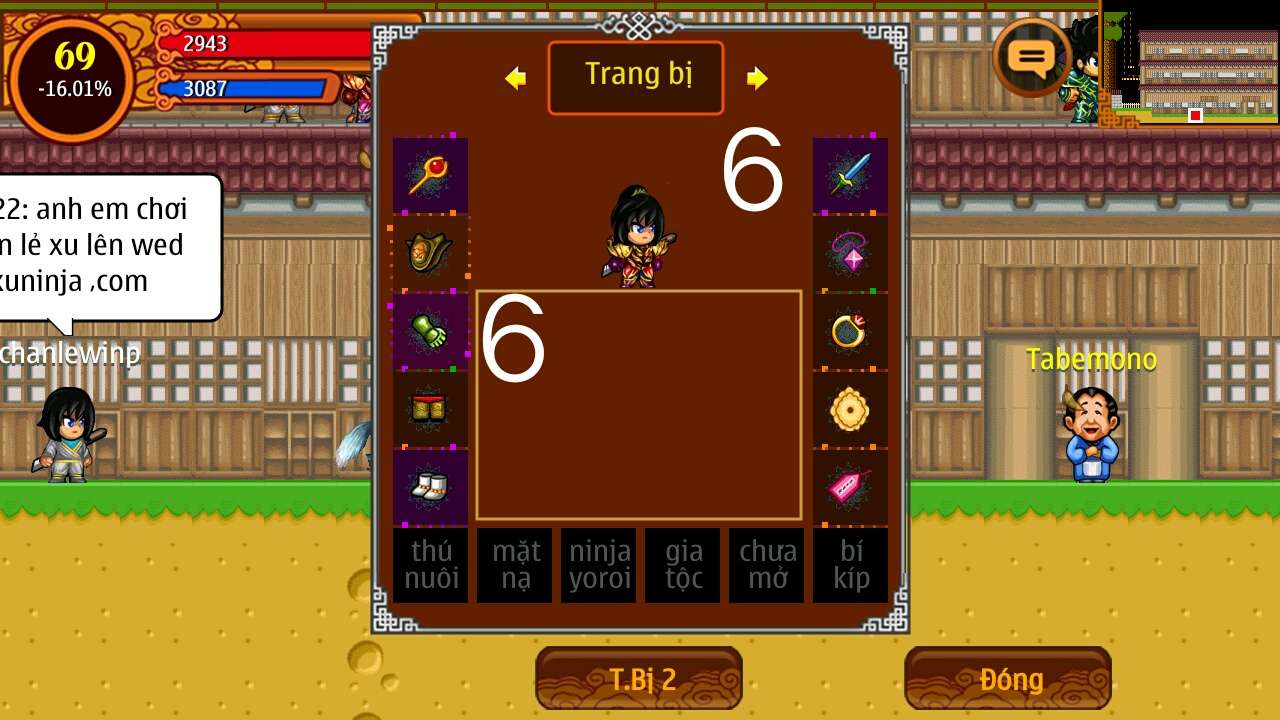Open the ninja yoroi slot
Viewport: 1280px width, 720px height.
pyautogui.click(x=598, y=565)
